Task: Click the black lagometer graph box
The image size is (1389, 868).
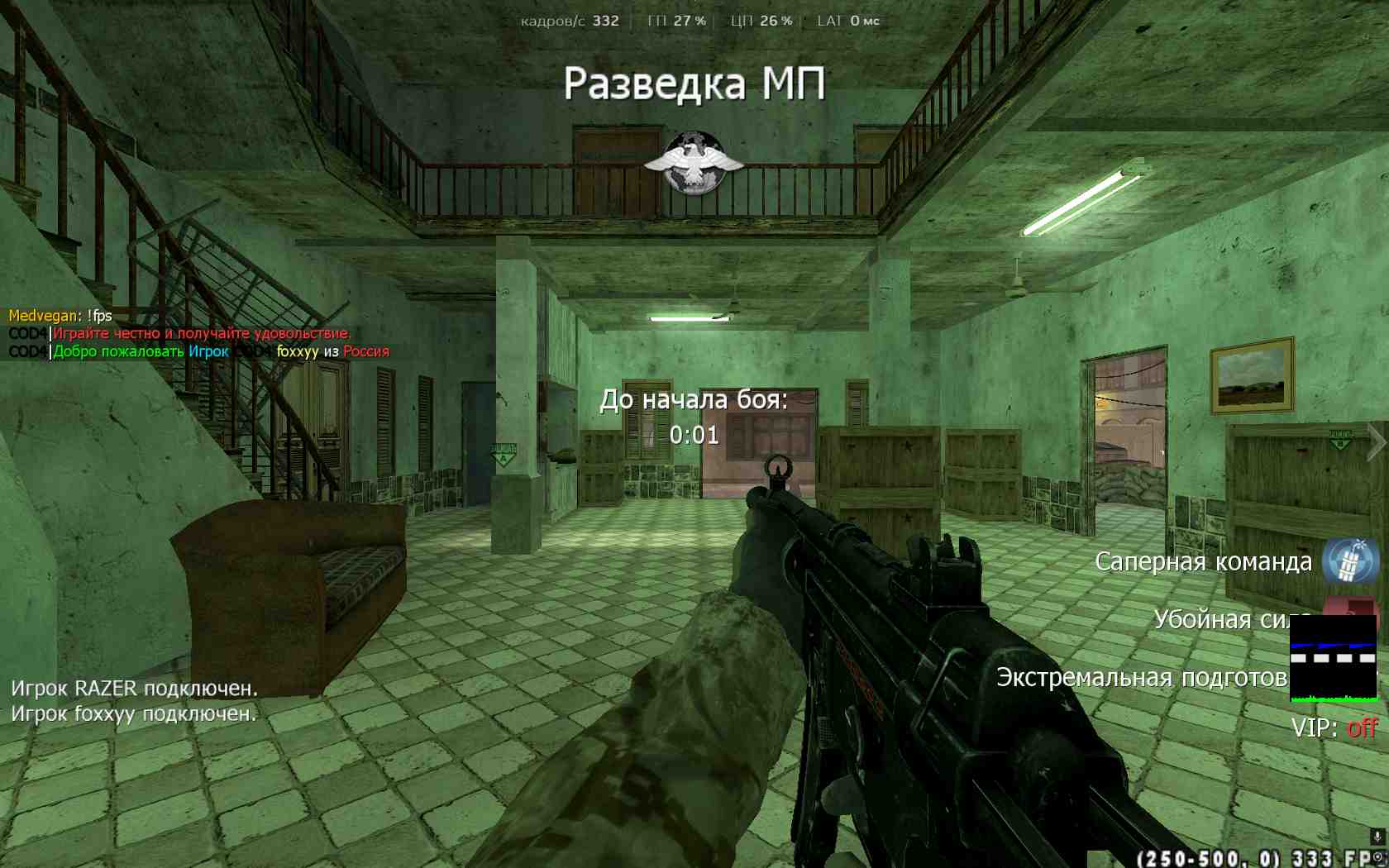Action: coord(1333,659)
